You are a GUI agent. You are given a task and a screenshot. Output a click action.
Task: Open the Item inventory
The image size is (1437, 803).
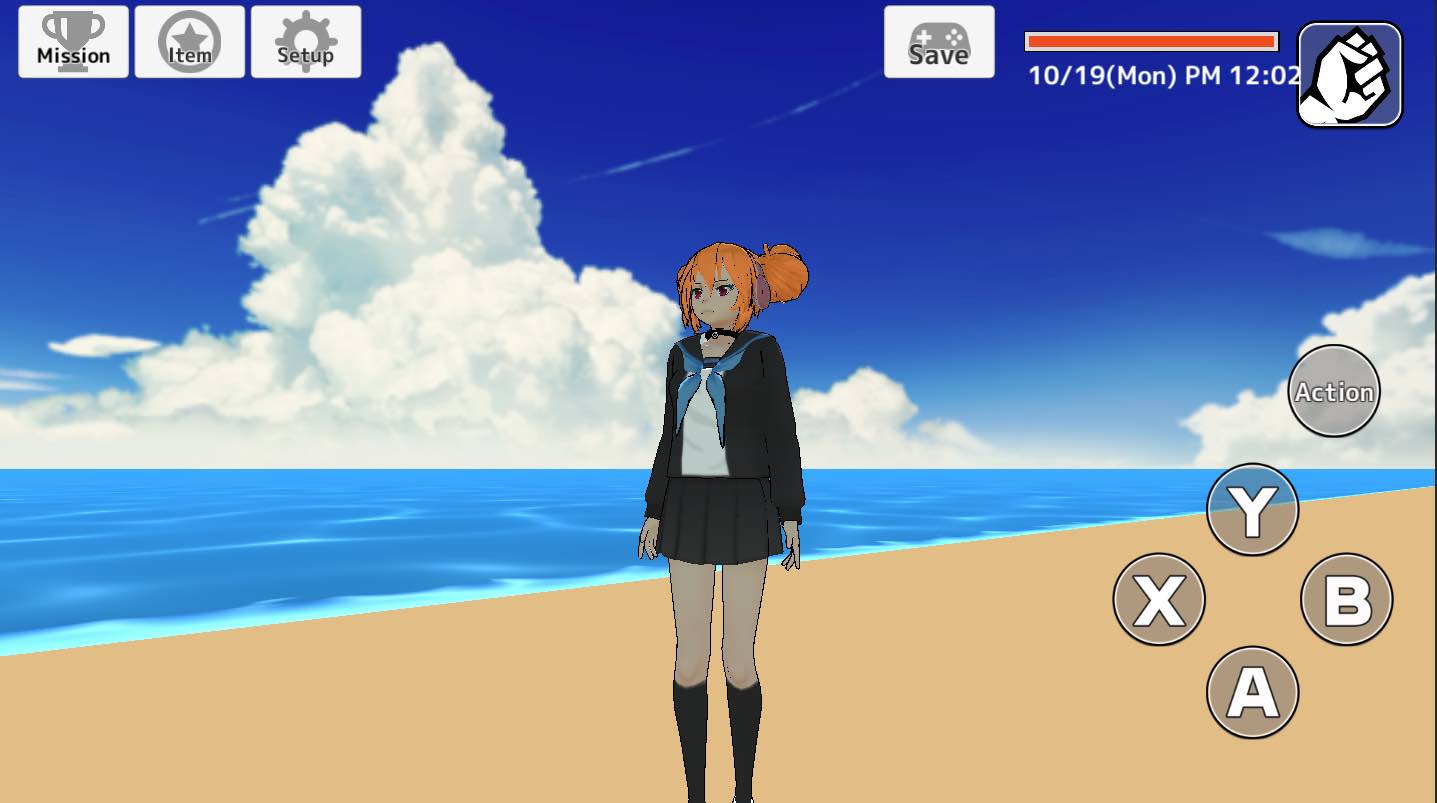(x=189, y=42)
